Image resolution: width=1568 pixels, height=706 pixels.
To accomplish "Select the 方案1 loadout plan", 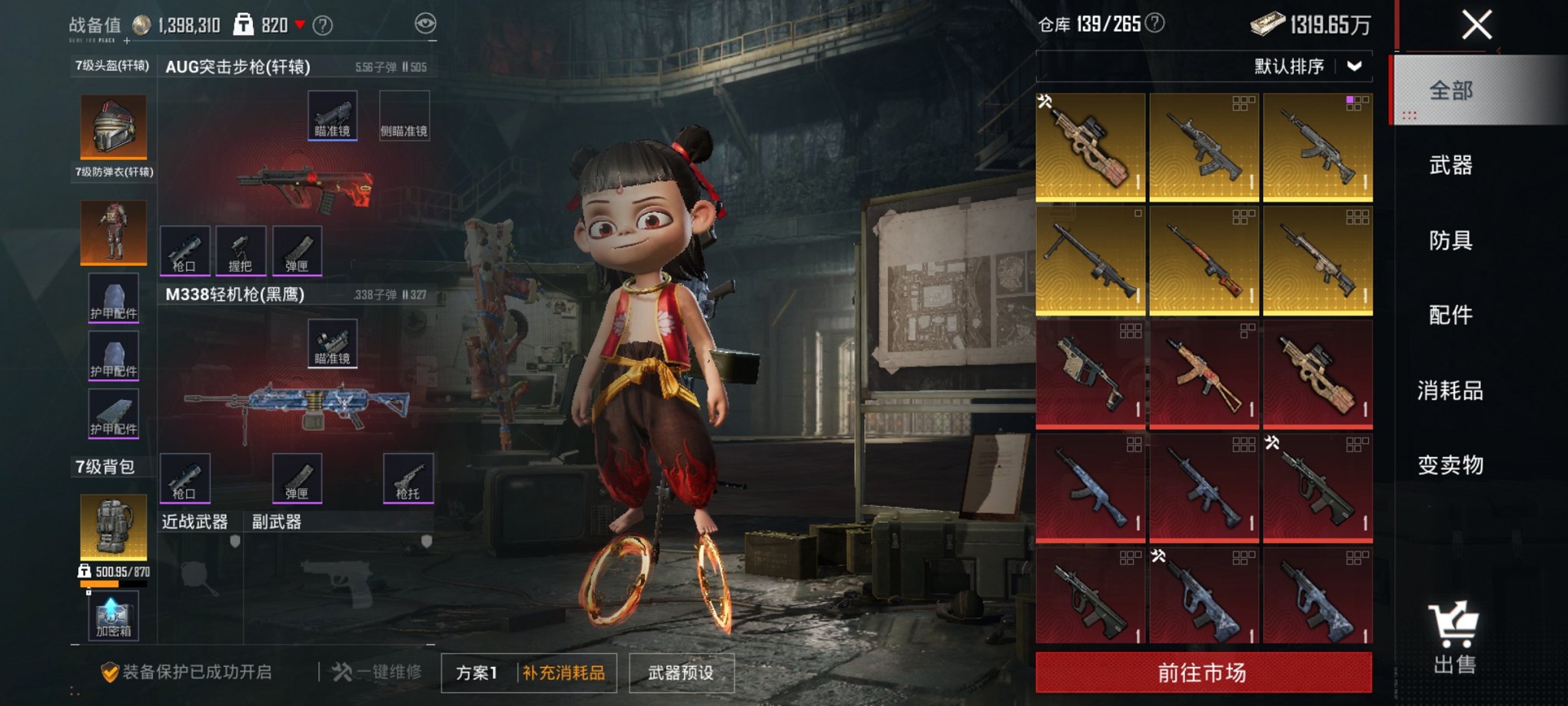I will (477, 673).
